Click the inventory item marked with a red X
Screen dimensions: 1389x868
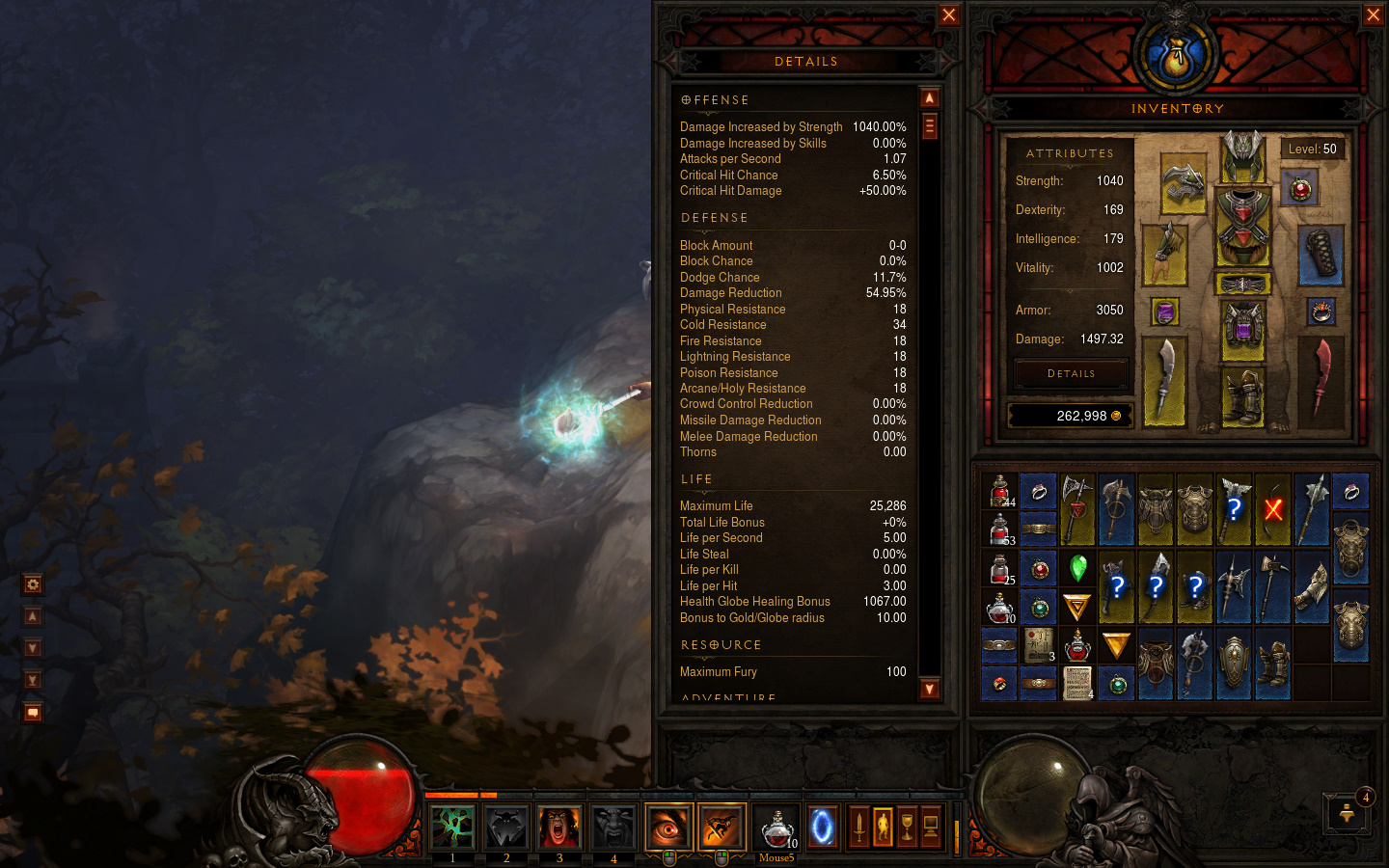point(1271,507)
